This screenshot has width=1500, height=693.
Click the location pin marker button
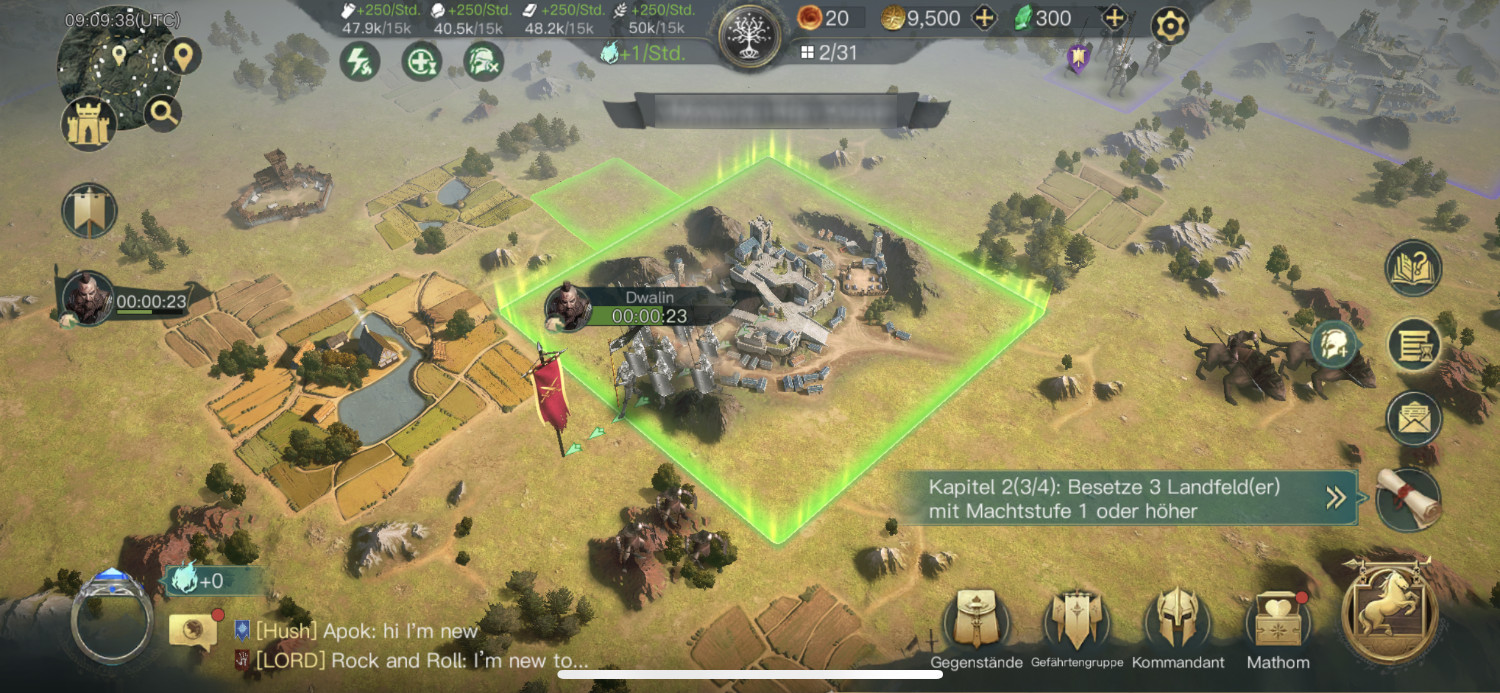pos(181,56)
